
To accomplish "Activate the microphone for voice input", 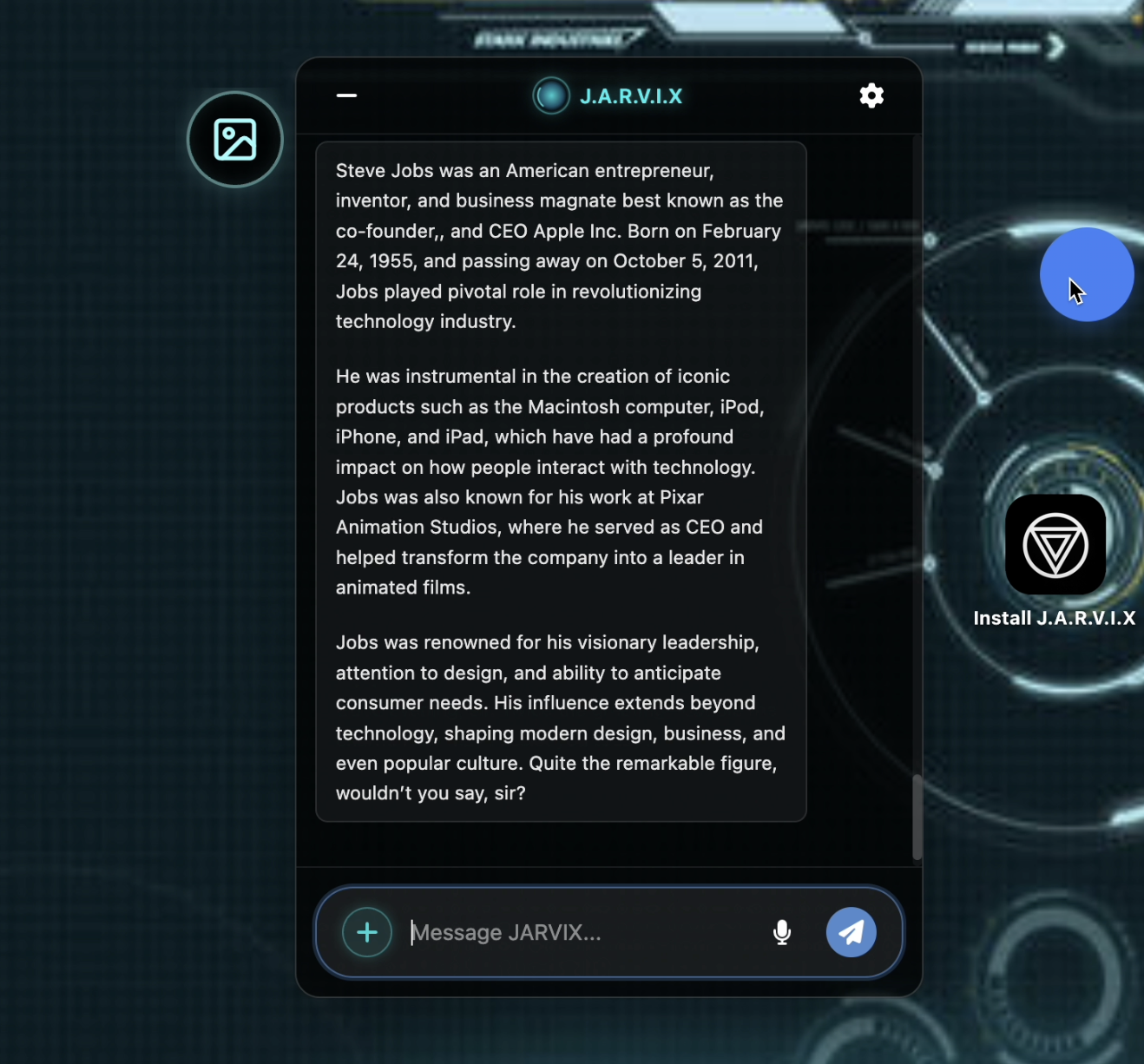I will (781, 932).
